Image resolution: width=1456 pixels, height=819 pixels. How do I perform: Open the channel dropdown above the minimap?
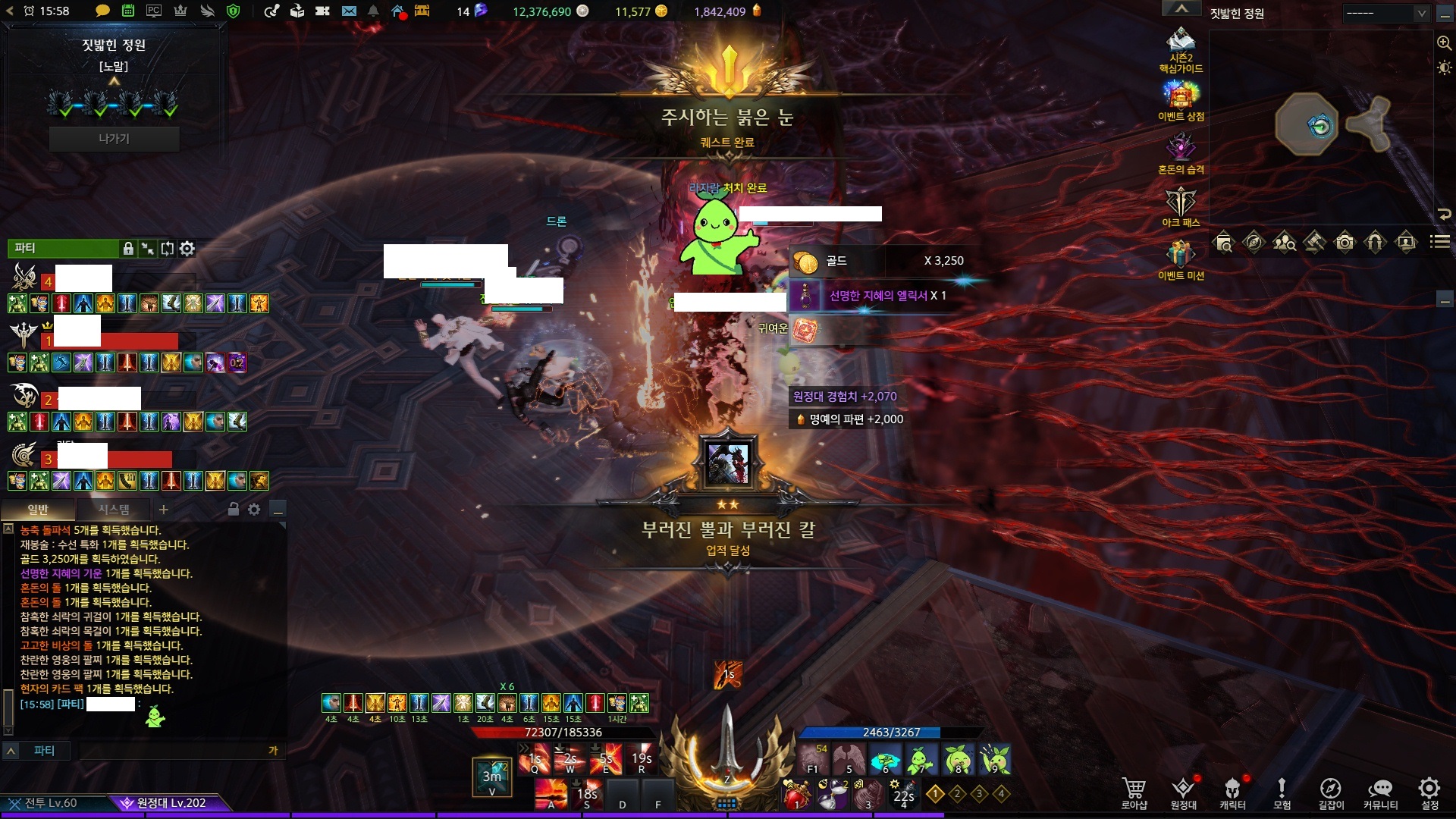tap(1386, 13)
